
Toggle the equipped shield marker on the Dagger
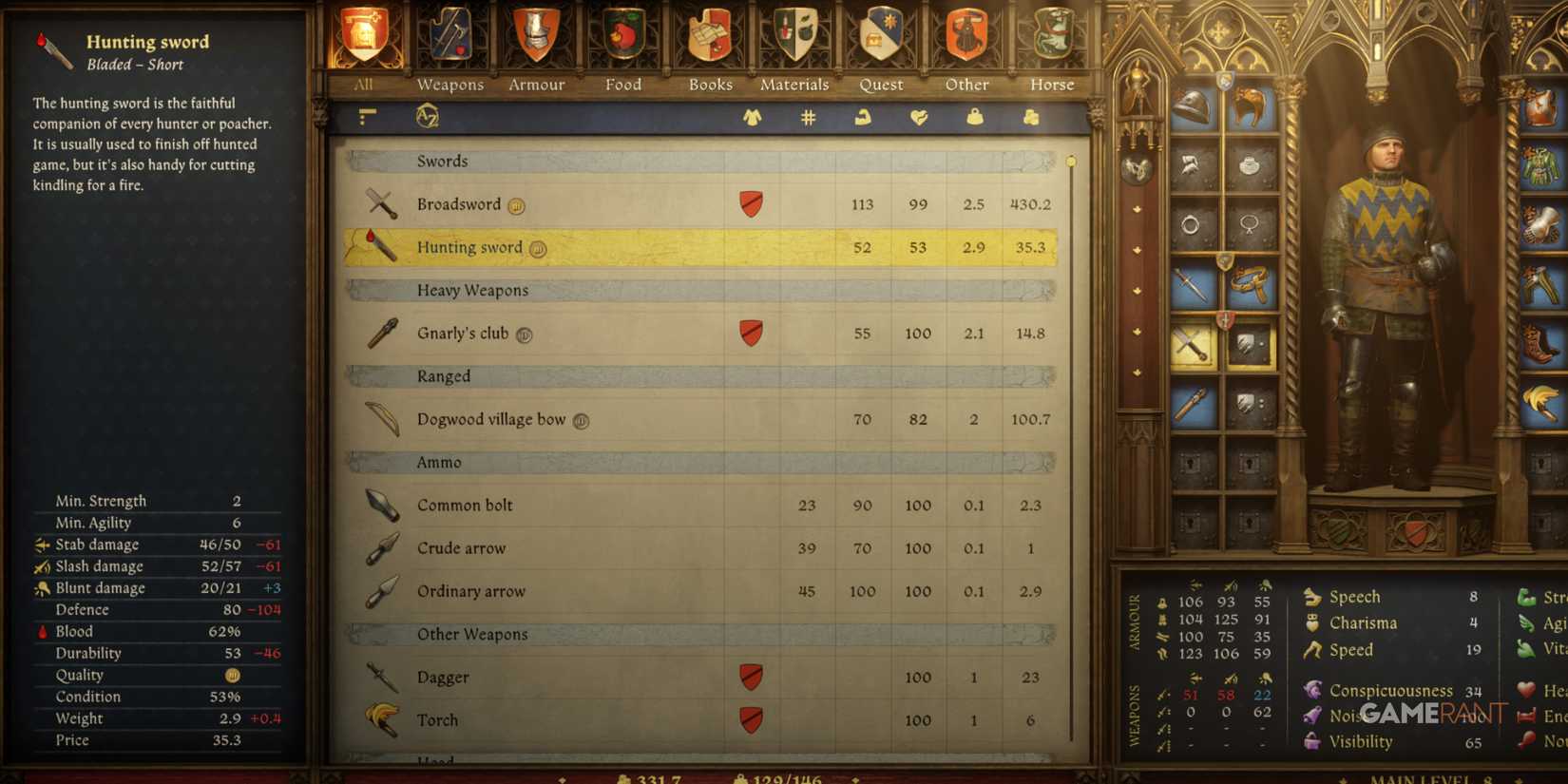click(750, 677)
